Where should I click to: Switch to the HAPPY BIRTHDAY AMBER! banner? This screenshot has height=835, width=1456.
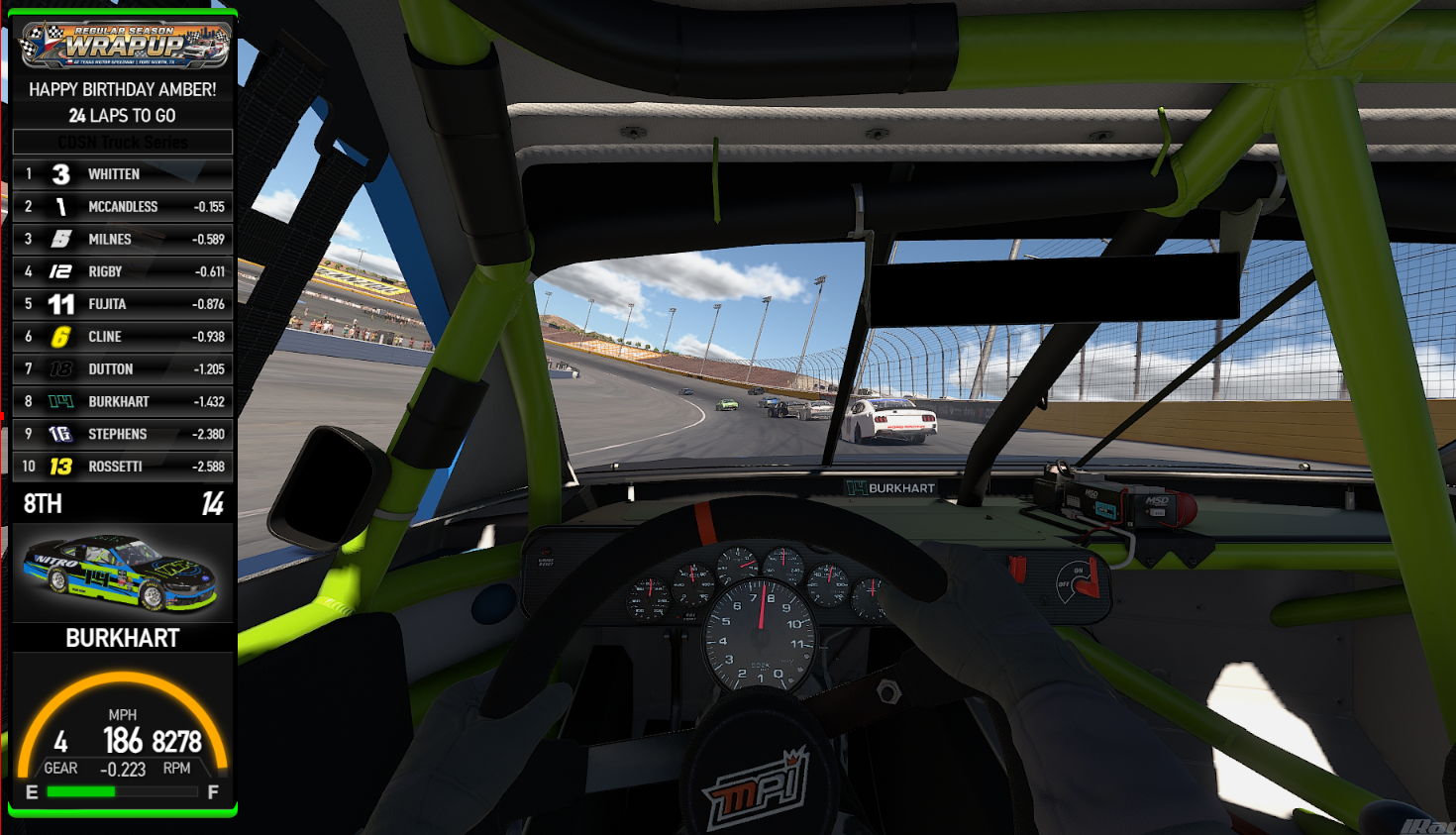coord(121,89)
